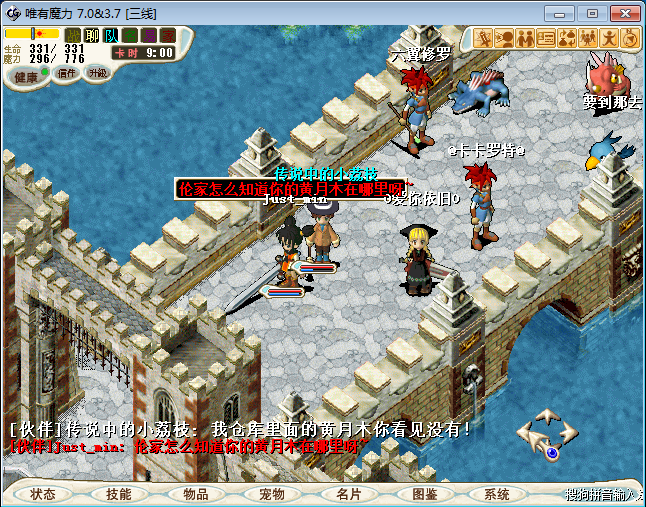The width and height of the screenshot is (646, 507).
Task: Open the 图鉴 album menu
Action: pos(423,494)
